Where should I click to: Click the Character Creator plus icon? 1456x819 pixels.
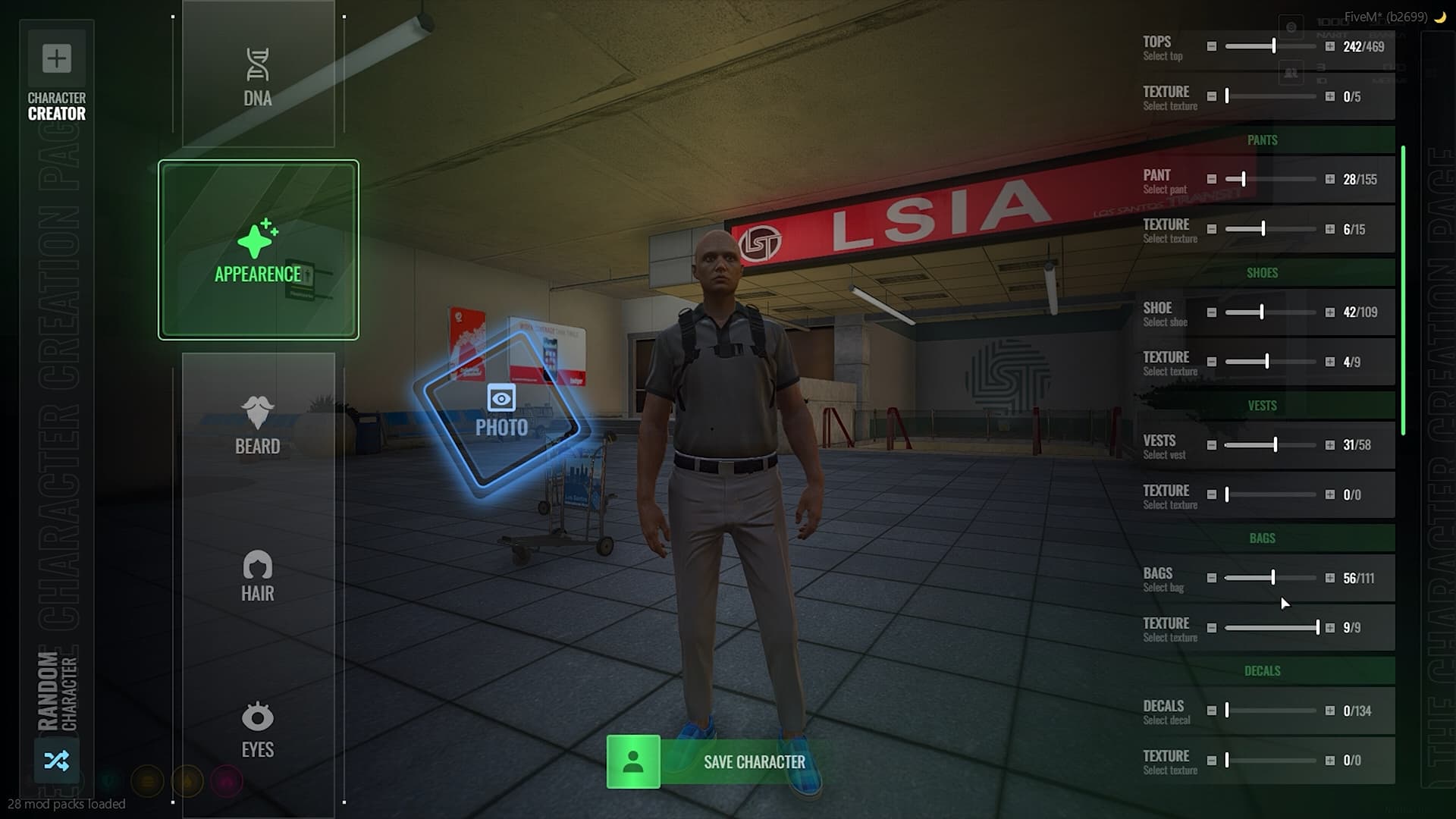click(57, 58)
